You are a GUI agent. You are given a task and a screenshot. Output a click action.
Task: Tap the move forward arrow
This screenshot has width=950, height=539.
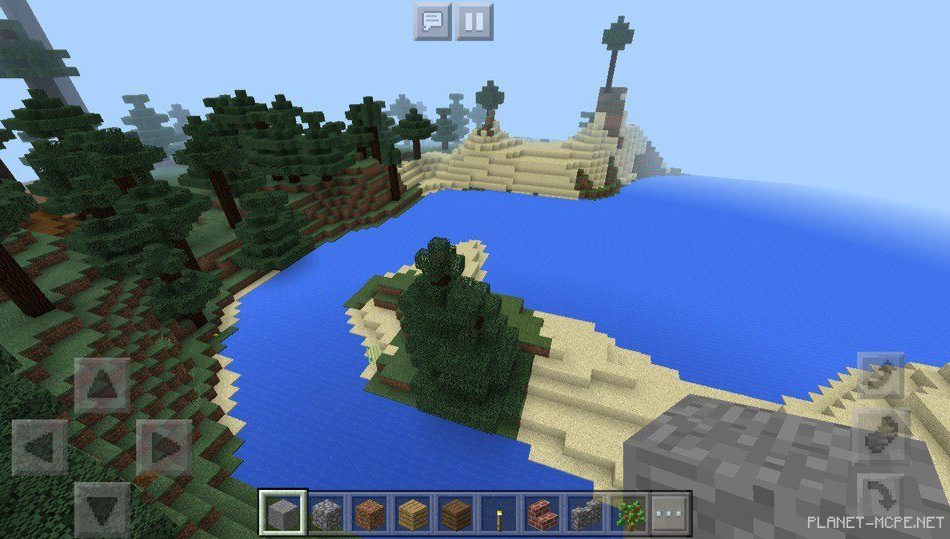click(x=102, y=385)
